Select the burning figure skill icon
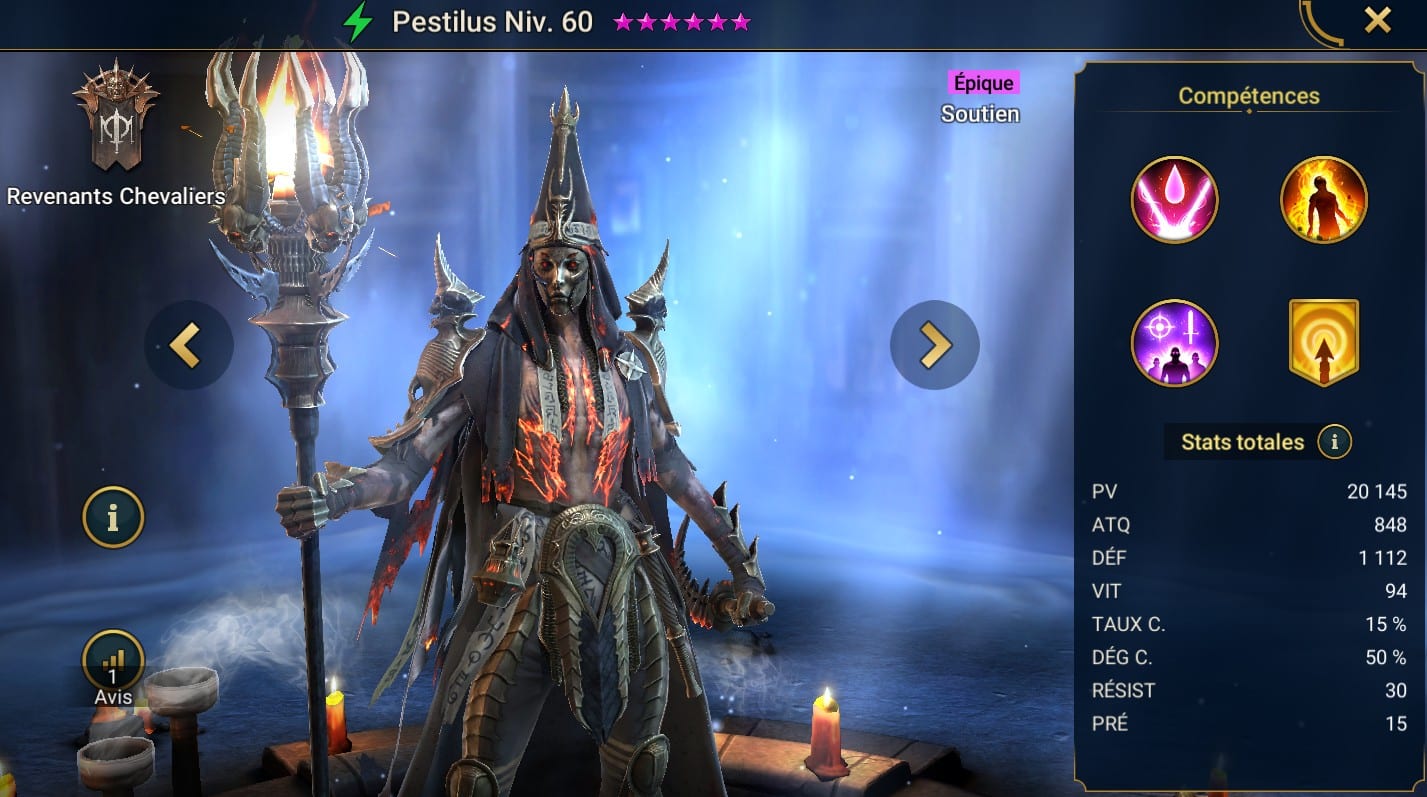Viewport: 1427px width, 797px height. (x=1323, y=200)
